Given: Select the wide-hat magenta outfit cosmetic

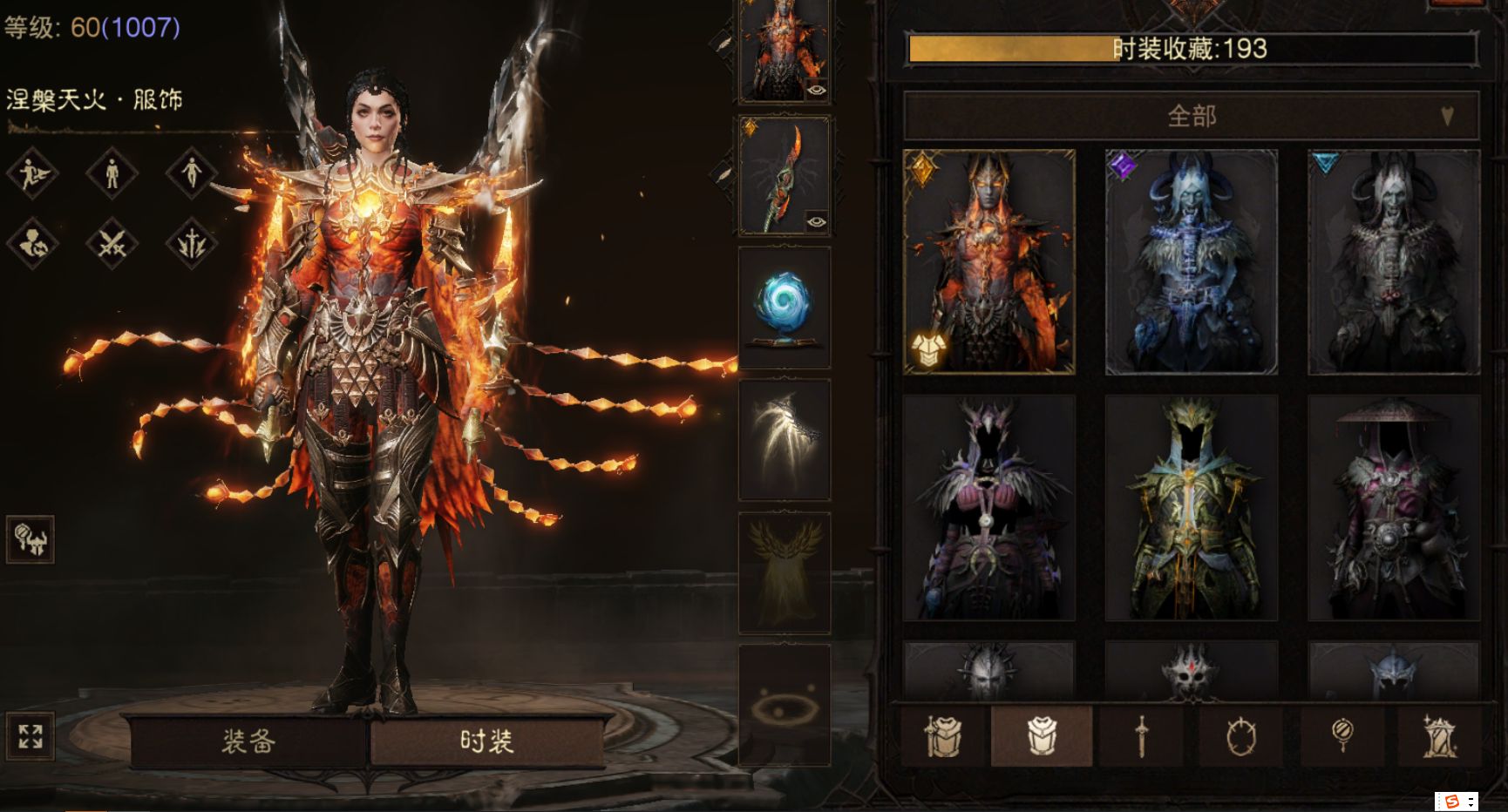Looking at the screenshot, I should pyautogui.click(x=1393, y=507).
